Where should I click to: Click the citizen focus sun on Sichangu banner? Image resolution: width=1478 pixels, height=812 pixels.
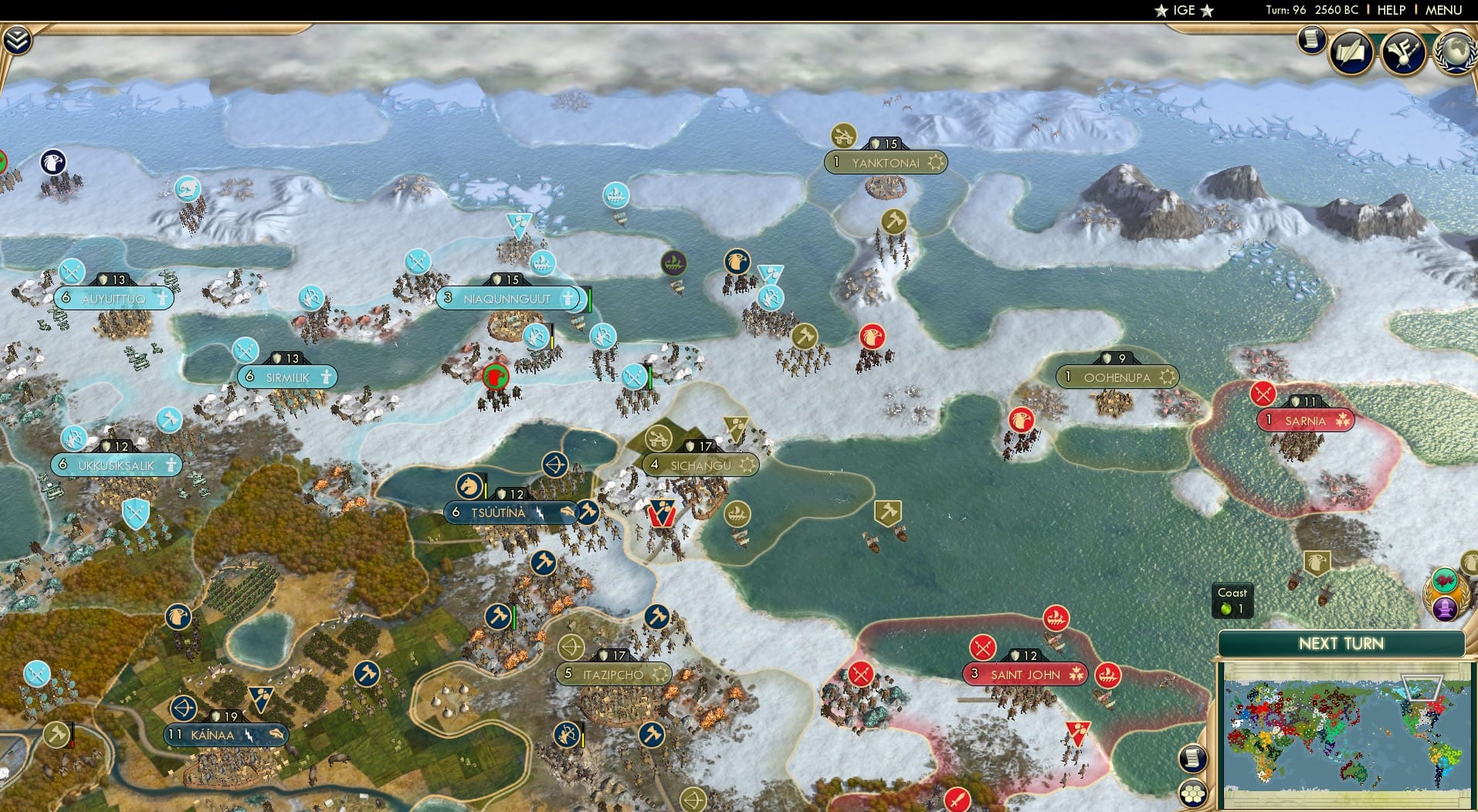click(746, 464)
